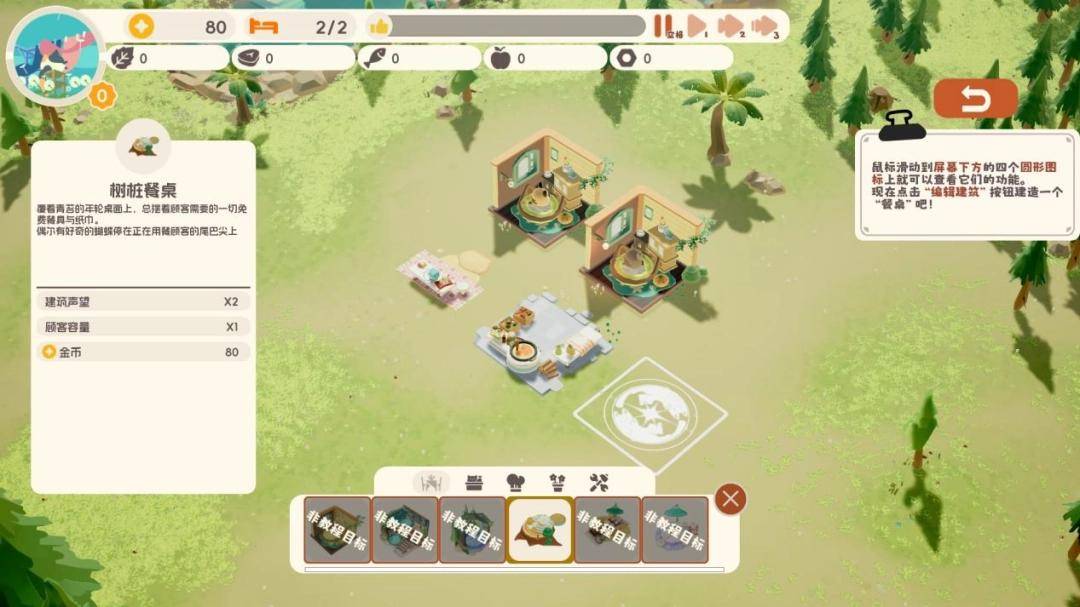The image size is (1080, 607).
Task: Open the round island portrait in the corner
Action: (x=54, y=56)
